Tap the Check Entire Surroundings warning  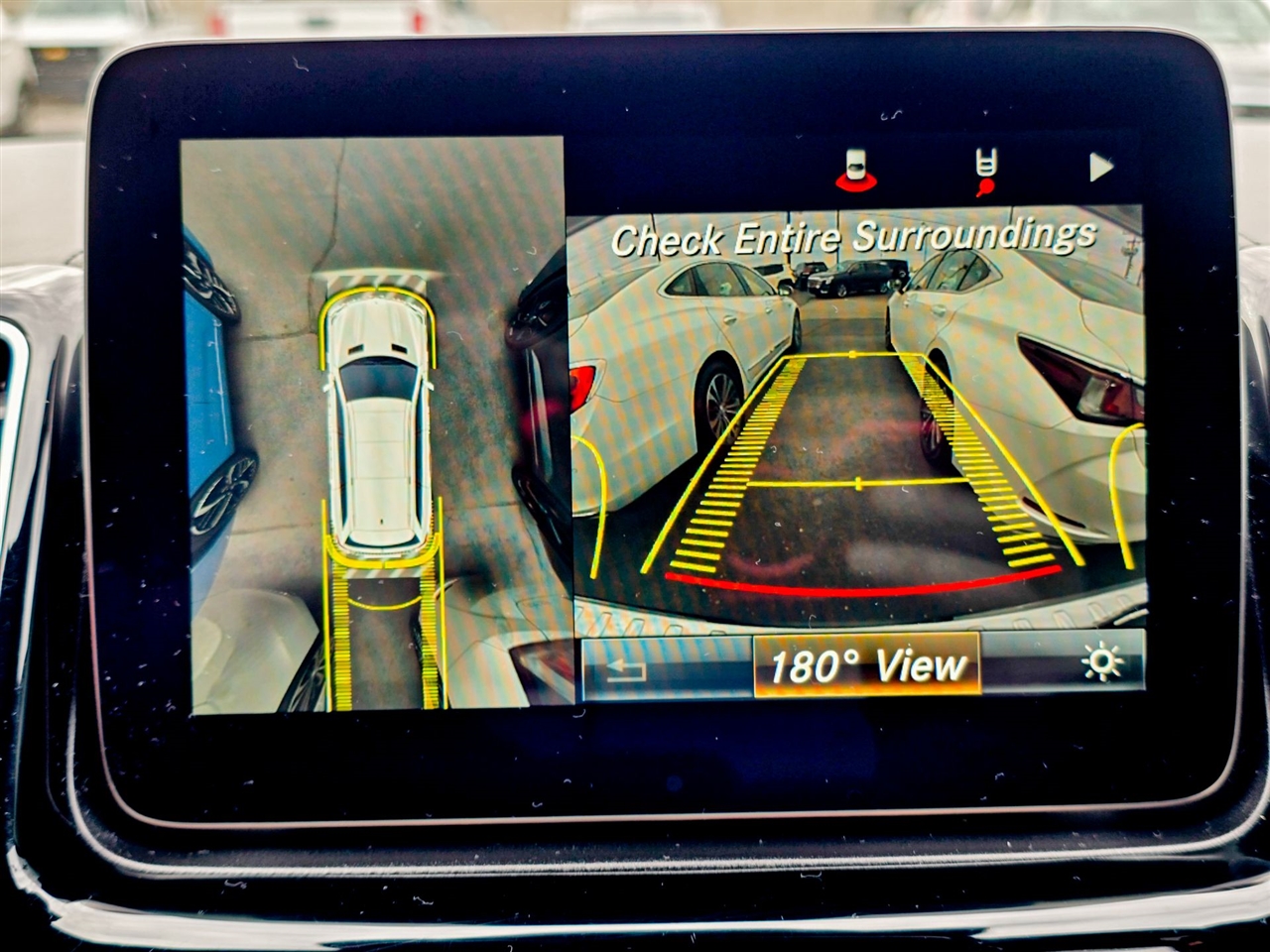(x=857, y=236)
